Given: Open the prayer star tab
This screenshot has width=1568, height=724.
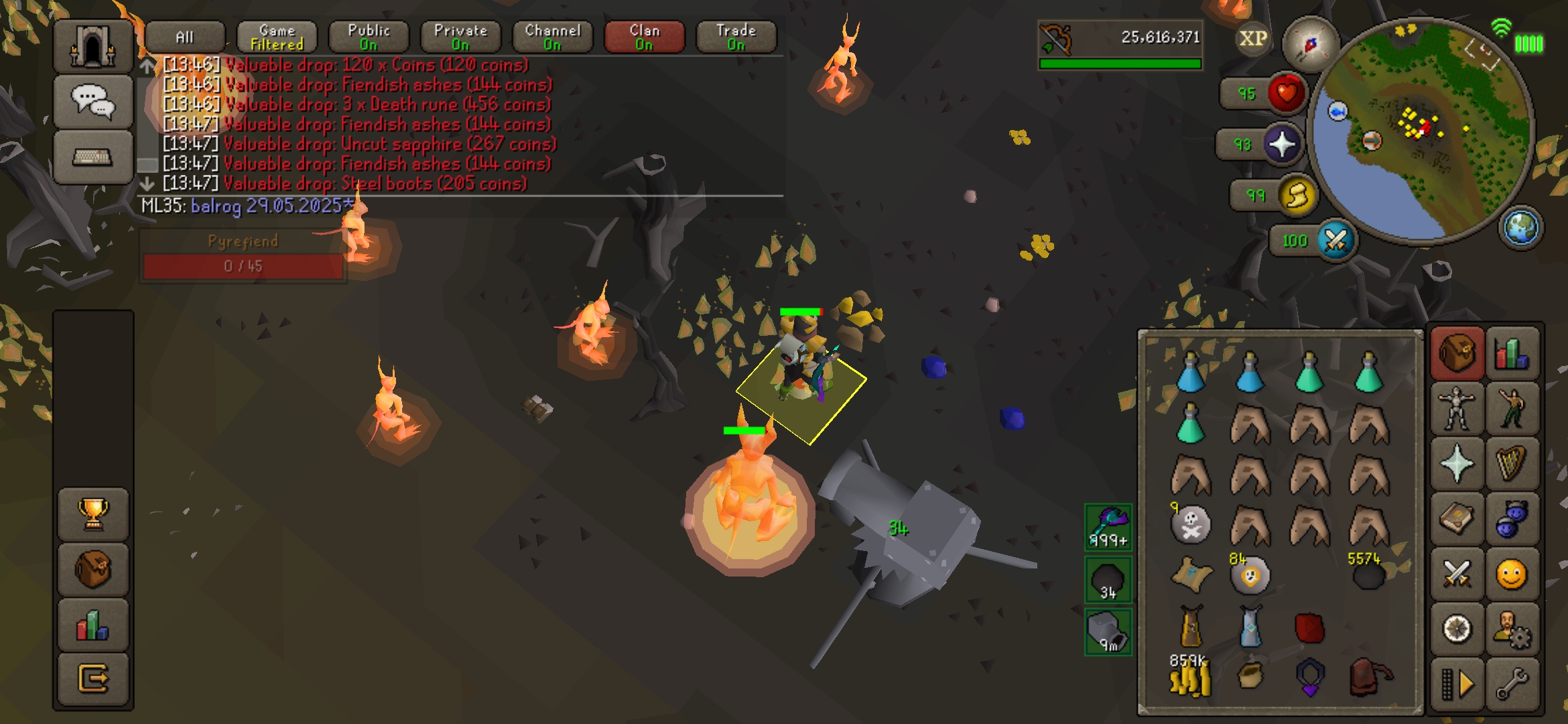Looking at the screenshot, I should [1456, 464].
